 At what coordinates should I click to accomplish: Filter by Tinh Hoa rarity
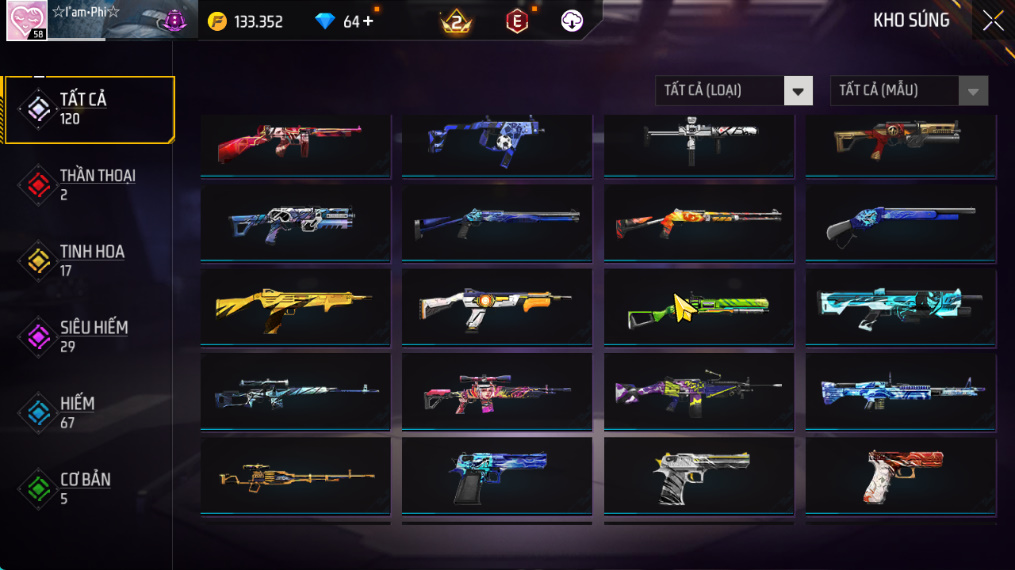[x=88, y=260]
